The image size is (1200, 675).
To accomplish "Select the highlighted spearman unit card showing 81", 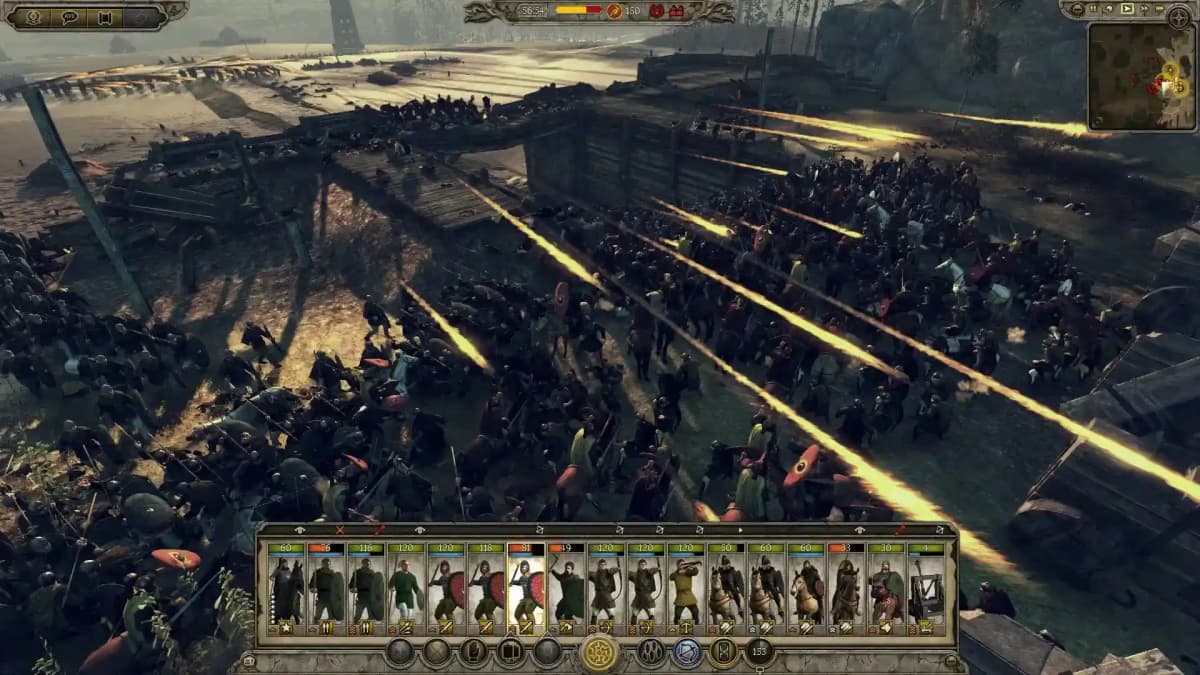I will click(x=526, y=590).
